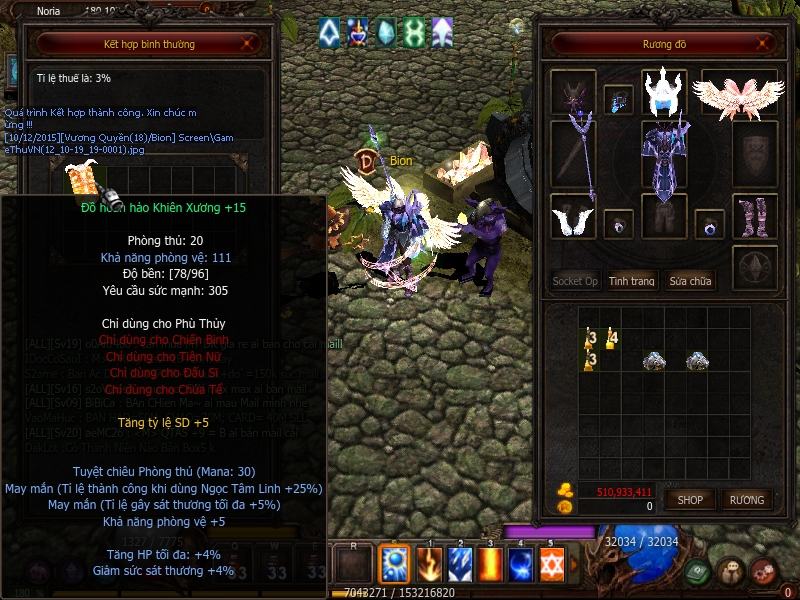This screenshot has height=600, width=800.
Task: Open the RƯƠNG chest button
Action: point(746,499)
